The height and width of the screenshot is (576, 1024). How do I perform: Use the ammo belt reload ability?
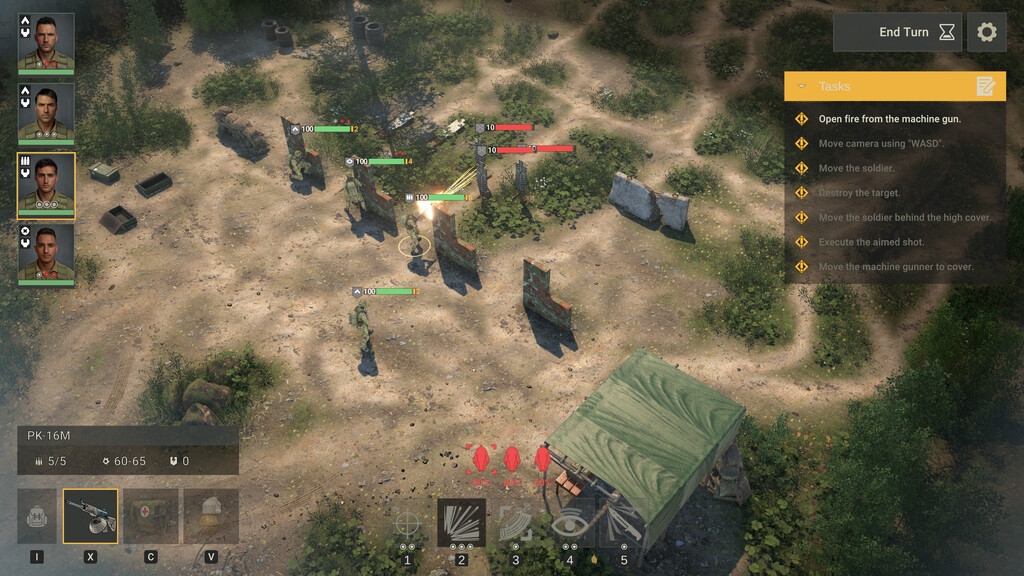pos(516,523)
